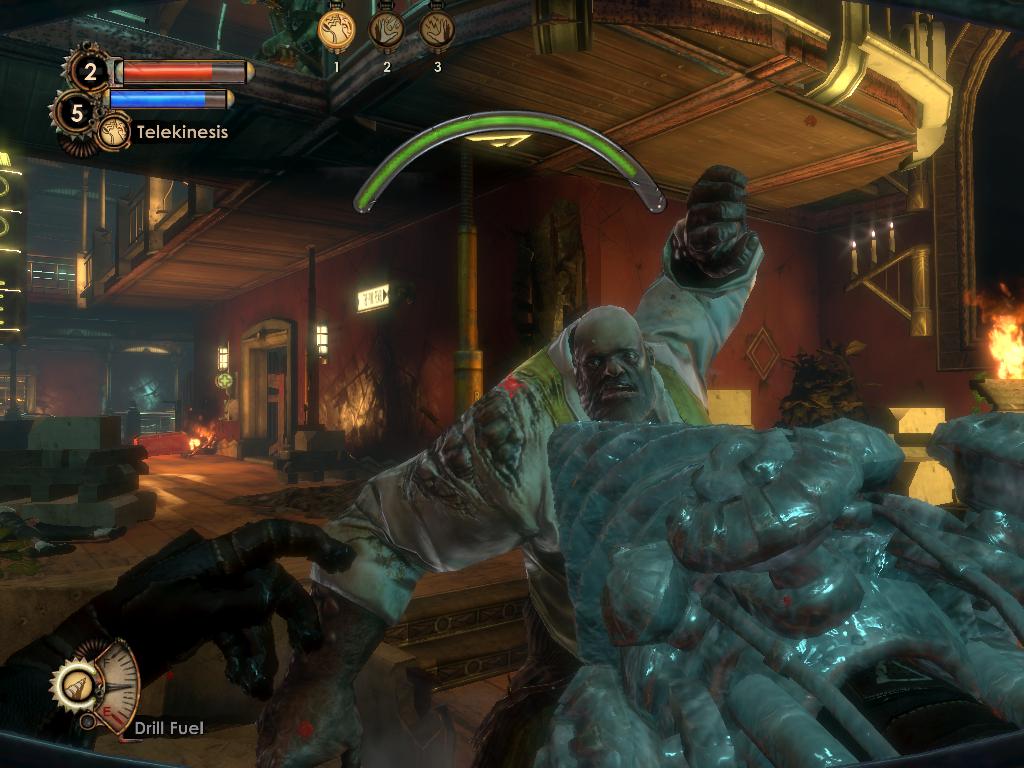Select the Drill weapon icon

pyautogui.click(x=76, y=685)
